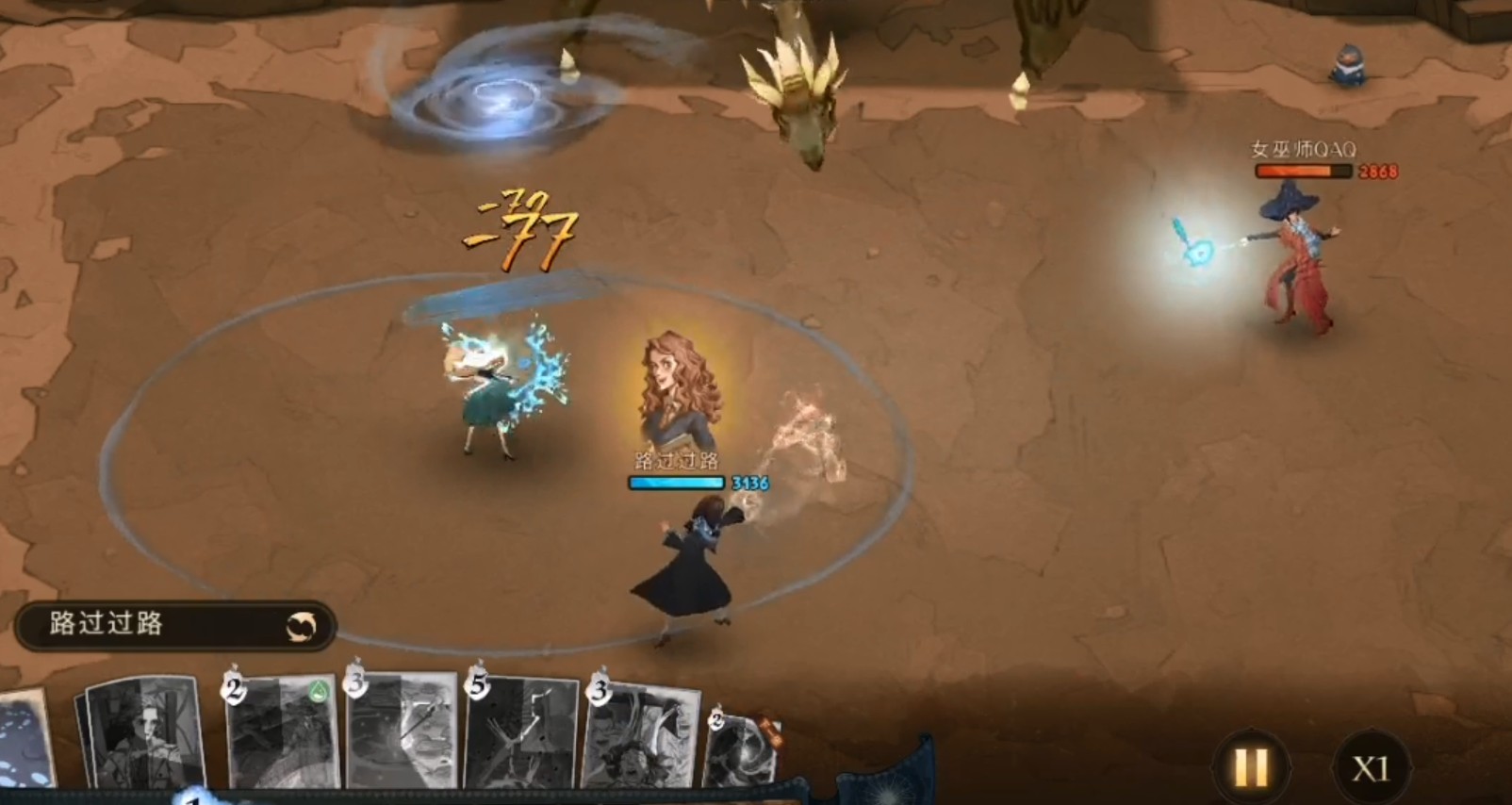Switch viewed player with the swap arrows
This screenshot has width=1512, height=805.
(302, 626)
